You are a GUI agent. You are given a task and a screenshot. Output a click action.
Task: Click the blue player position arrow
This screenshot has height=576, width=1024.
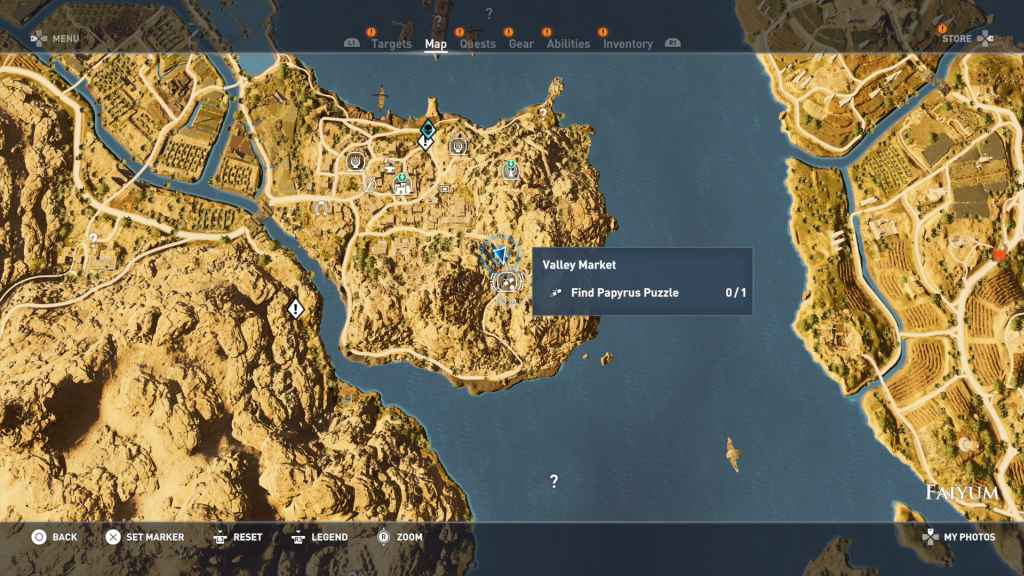pos(500,254)
